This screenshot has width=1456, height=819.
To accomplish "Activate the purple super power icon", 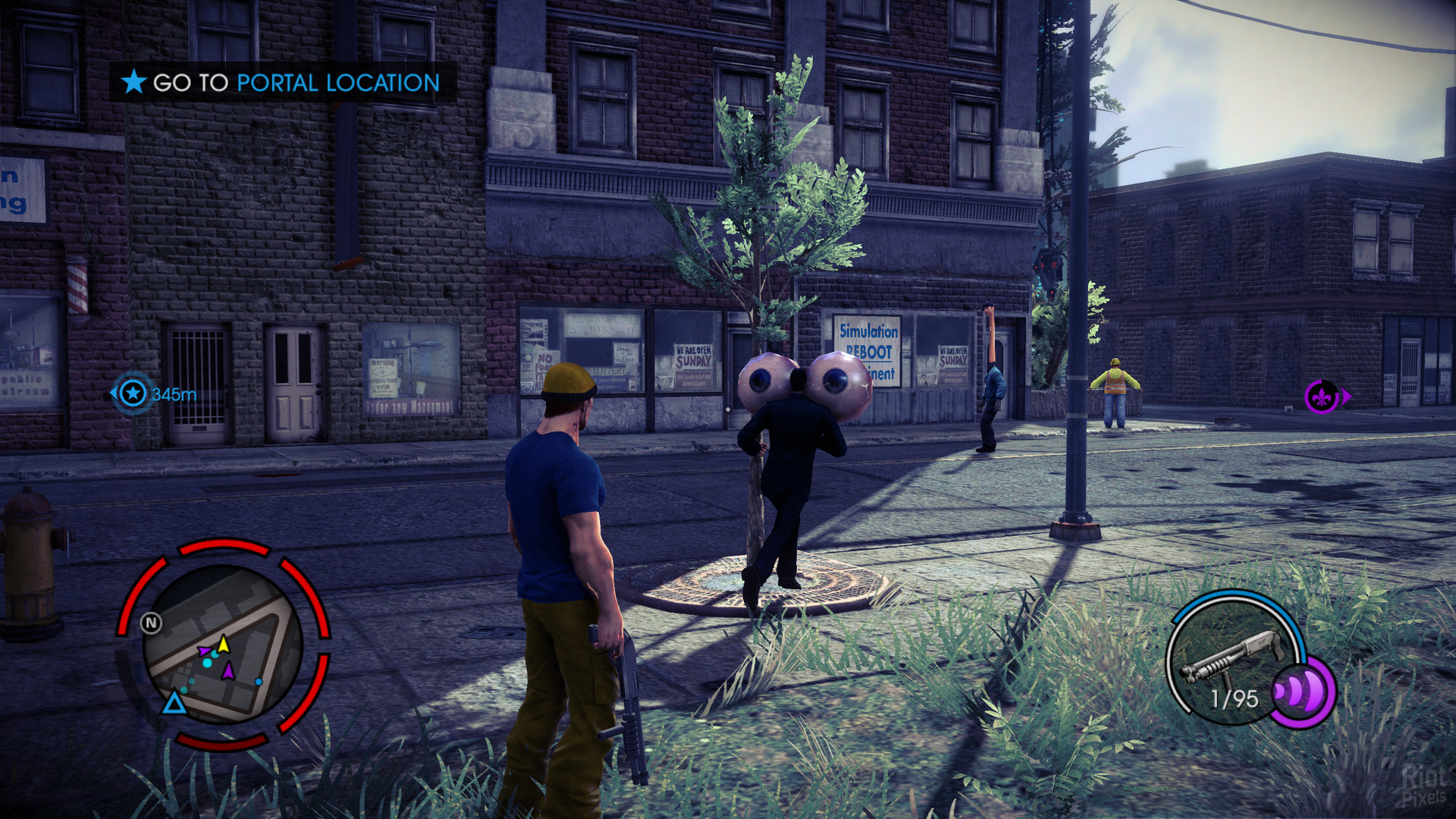I will tap(1302, 692).
